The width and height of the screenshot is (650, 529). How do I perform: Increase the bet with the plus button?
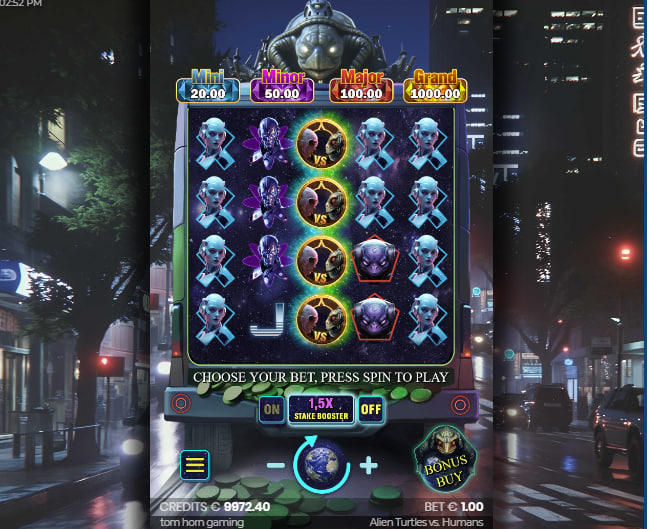368,465
